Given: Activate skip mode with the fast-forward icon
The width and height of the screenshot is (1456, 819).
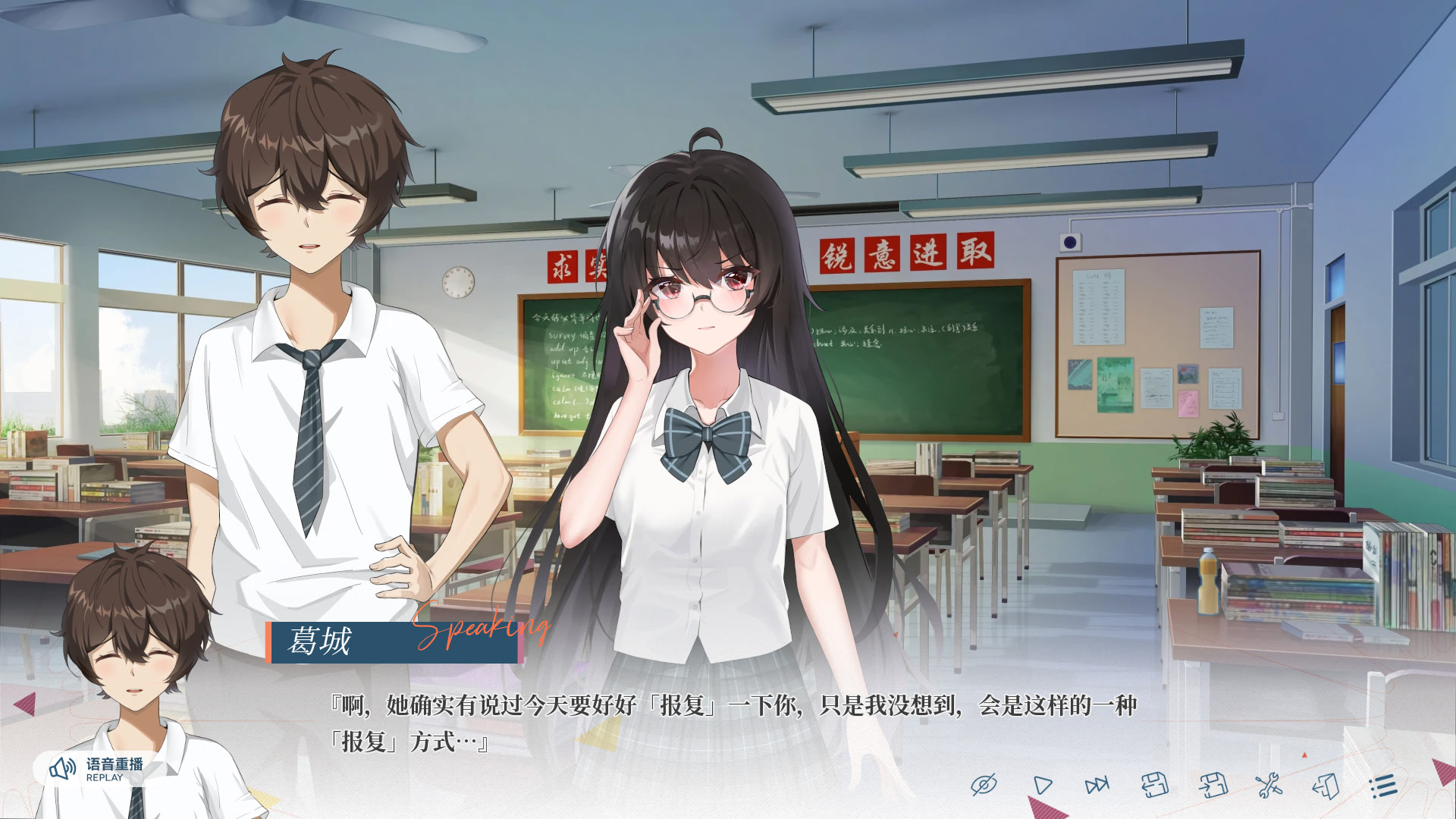Looking at the screenshot, I should coord(1097,786).
